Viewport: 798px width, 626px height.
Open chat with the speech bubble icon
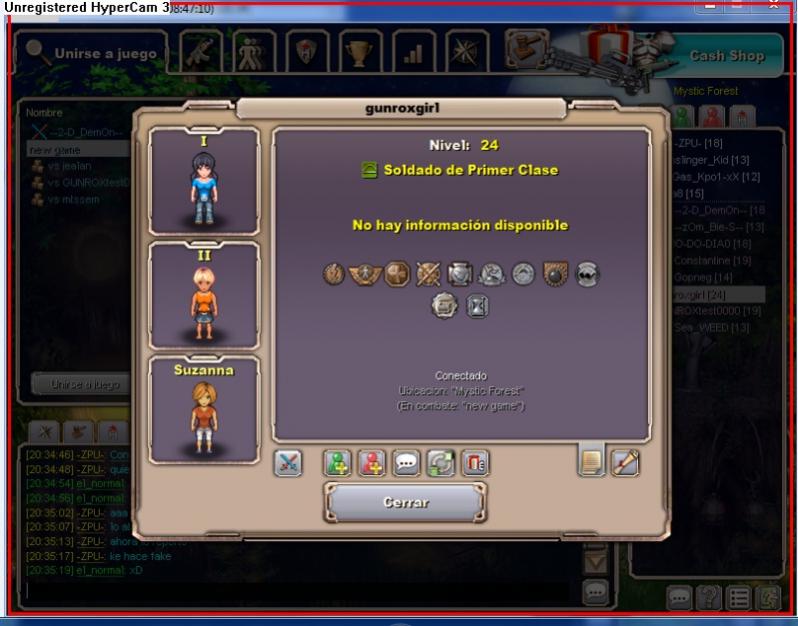[x=406, y=463]
